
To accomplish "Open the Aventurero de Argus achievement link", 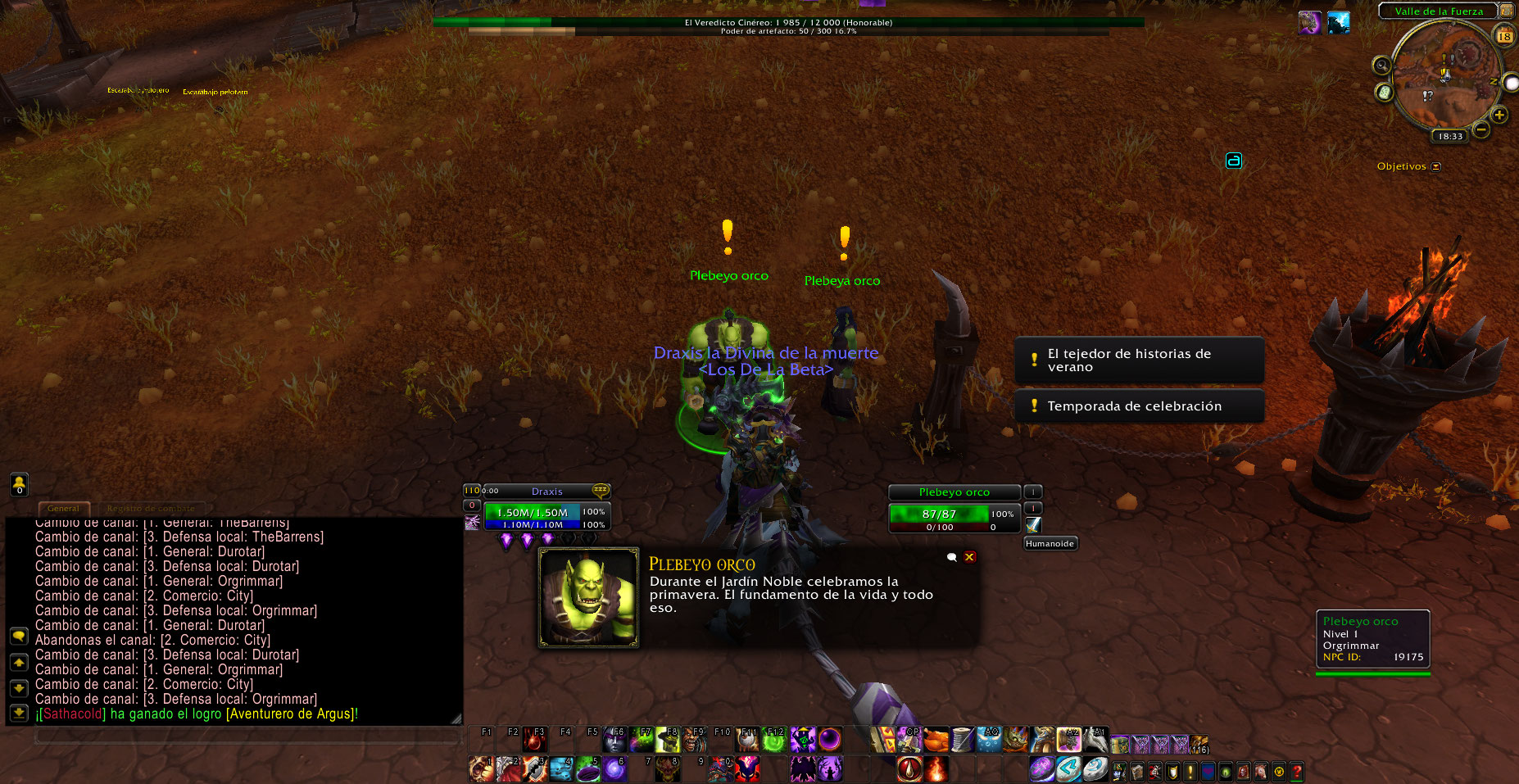I will pyautogui.click(x=291, y=714).
